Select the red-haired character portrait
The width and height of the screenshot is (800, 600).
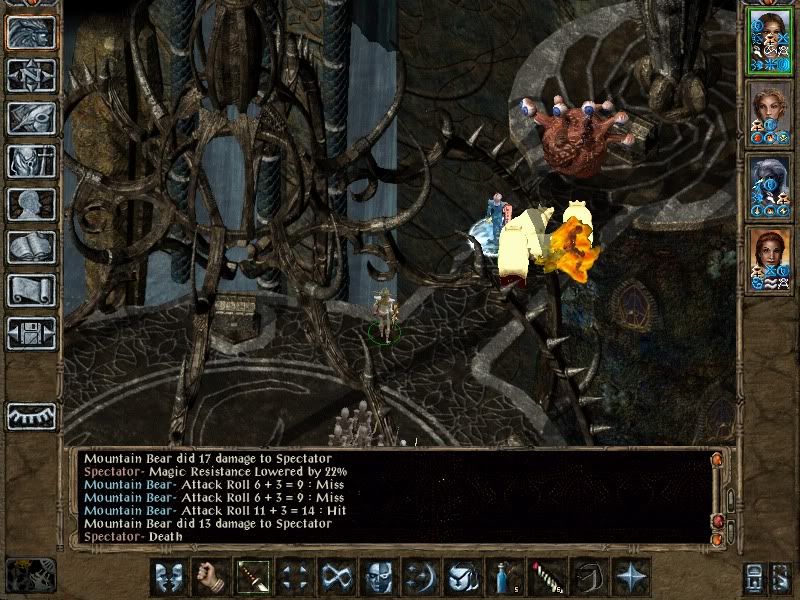[769, 259]
